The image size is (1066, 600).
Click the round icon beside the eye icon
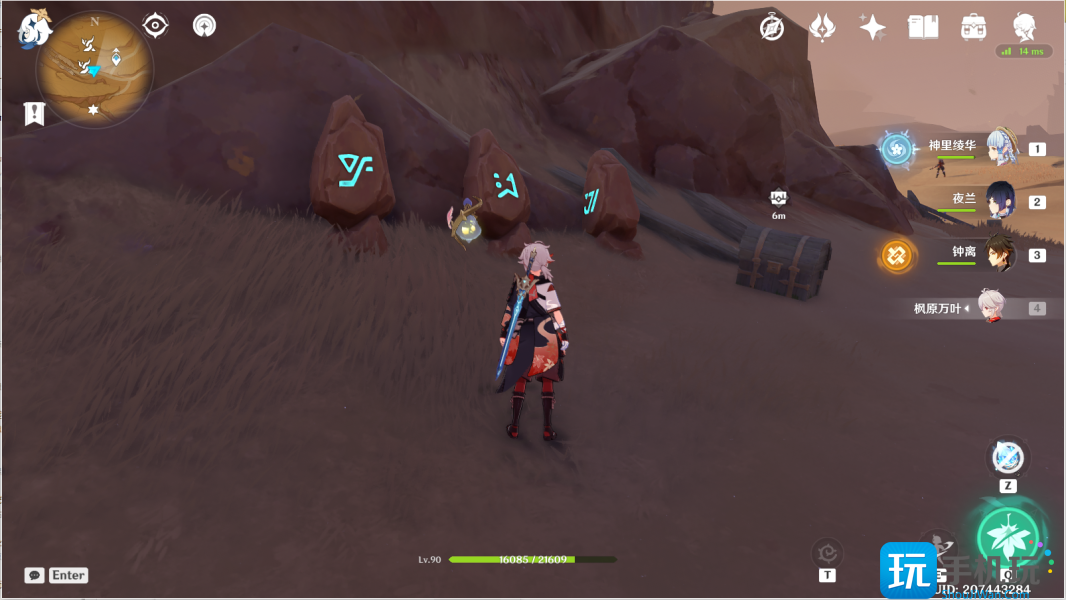tap(204, 25)
